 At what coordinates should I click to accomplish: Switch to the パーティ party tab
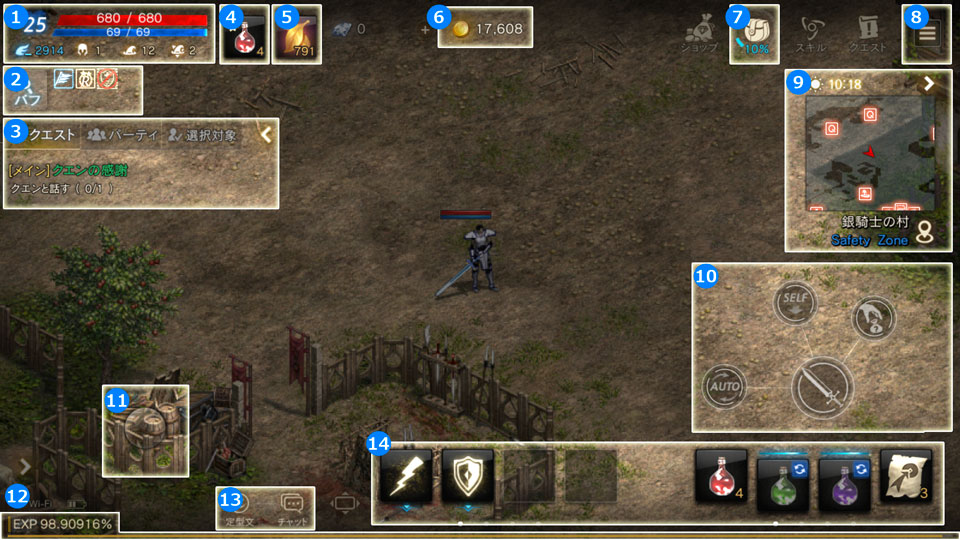[120, 135]
